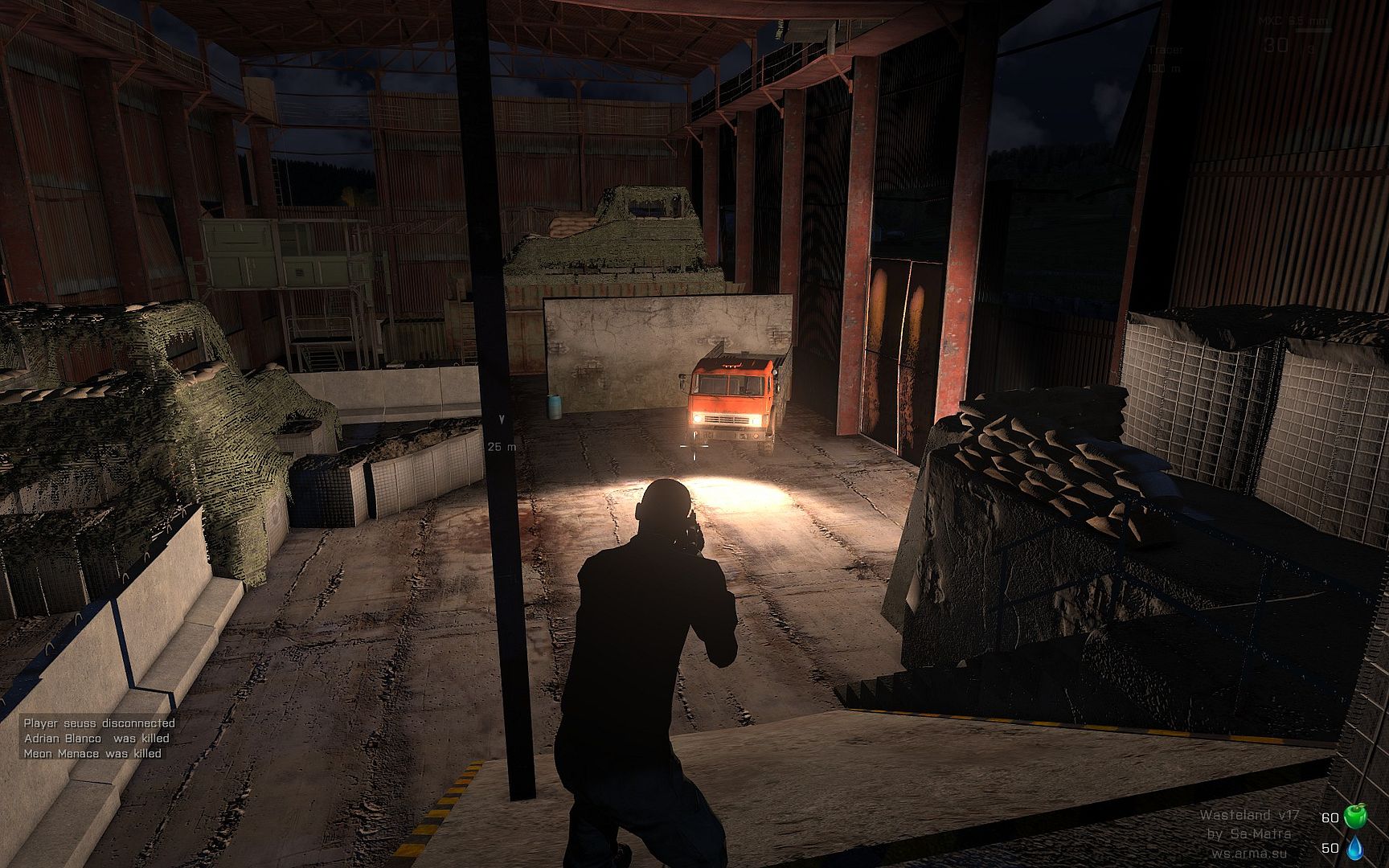Select the kill feed message log
This screenshot has height=868, width=1389.
[98, 738]
